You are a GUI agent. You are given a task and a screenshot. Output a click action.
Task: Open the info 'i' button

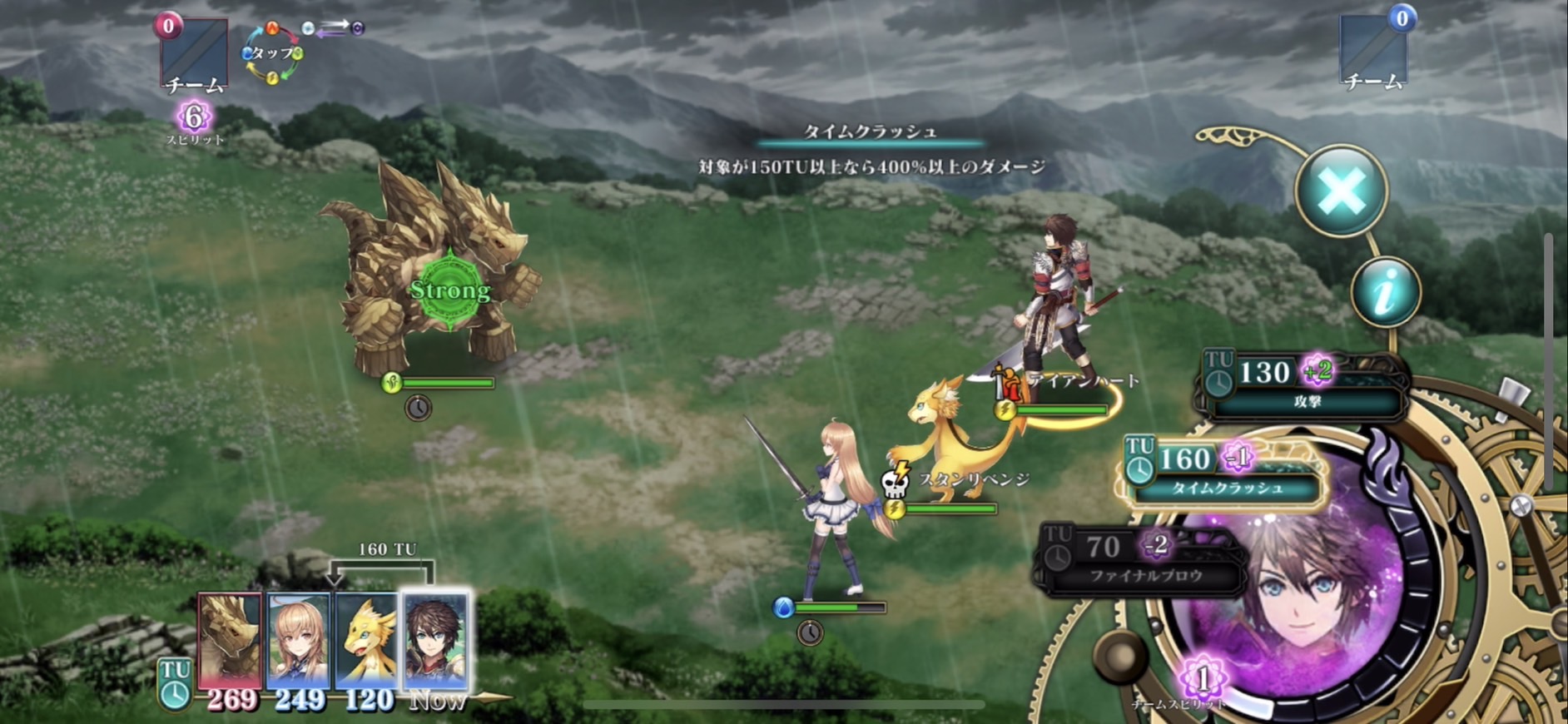pos(1385,291)
